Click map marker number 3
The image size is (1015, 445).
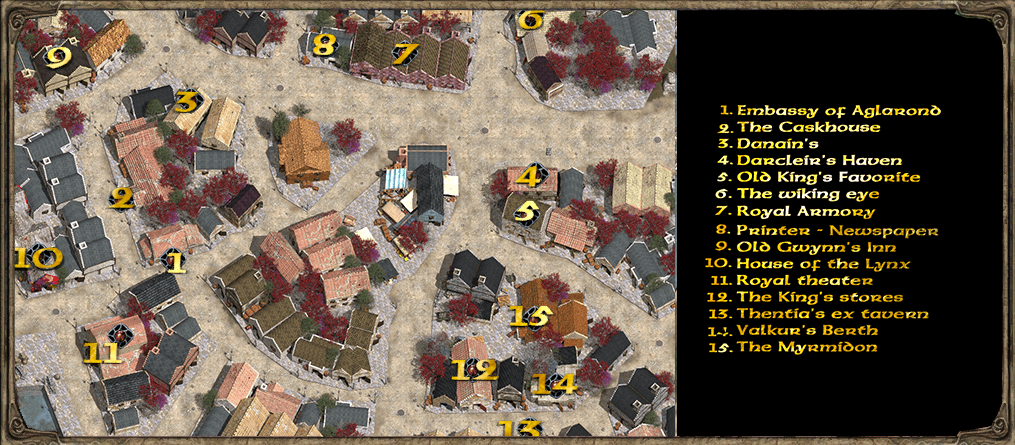(186, 101)
